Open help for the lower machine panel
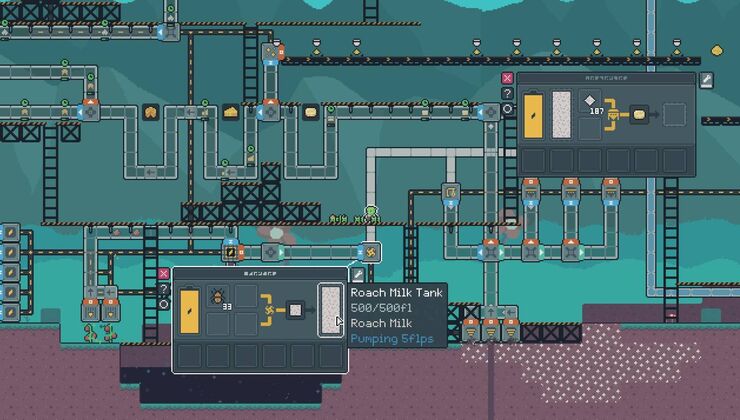 coord(164,289)
